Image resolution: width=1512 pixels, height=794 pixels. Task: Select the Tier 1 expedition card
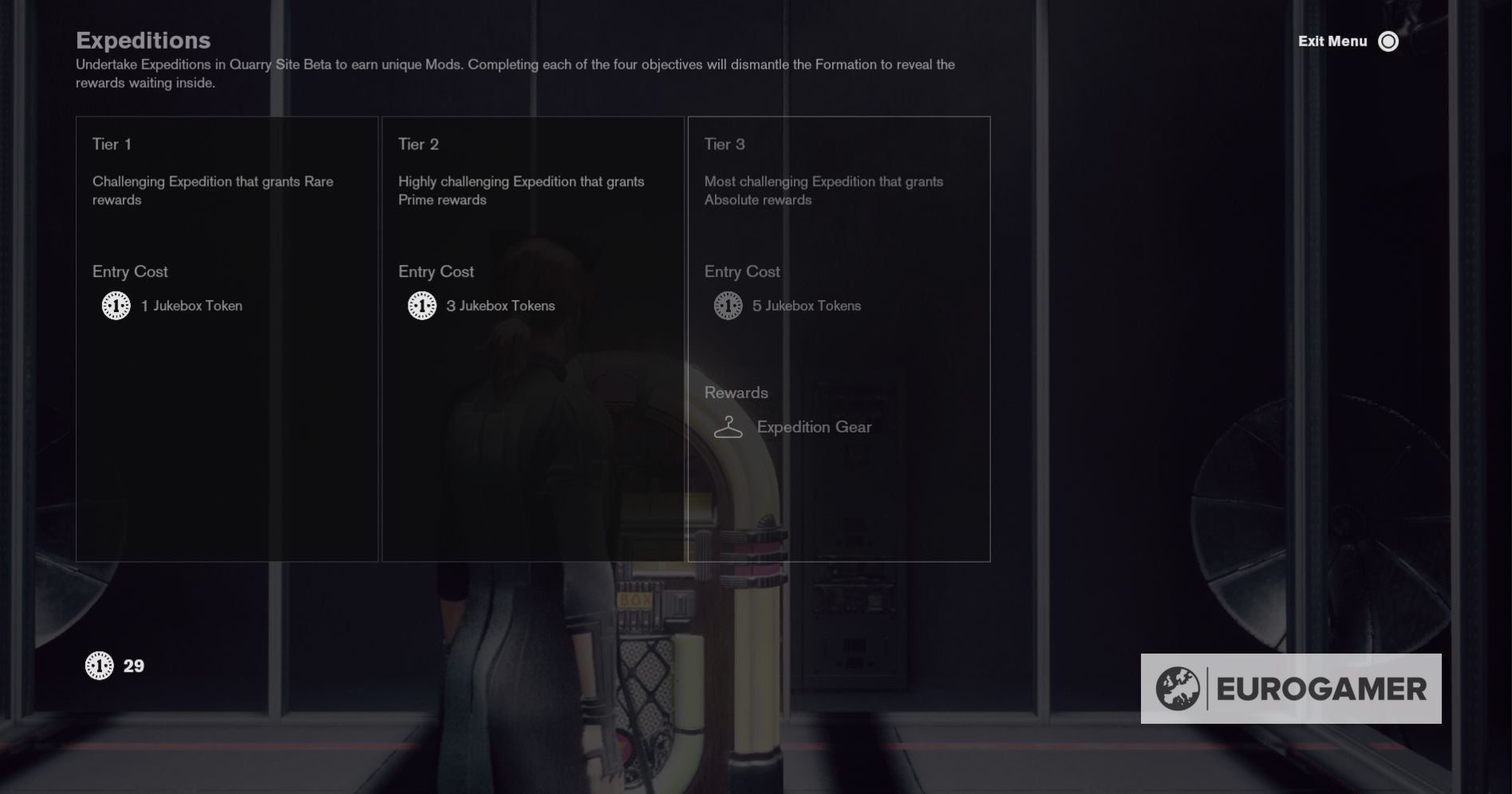click(227, 338)
